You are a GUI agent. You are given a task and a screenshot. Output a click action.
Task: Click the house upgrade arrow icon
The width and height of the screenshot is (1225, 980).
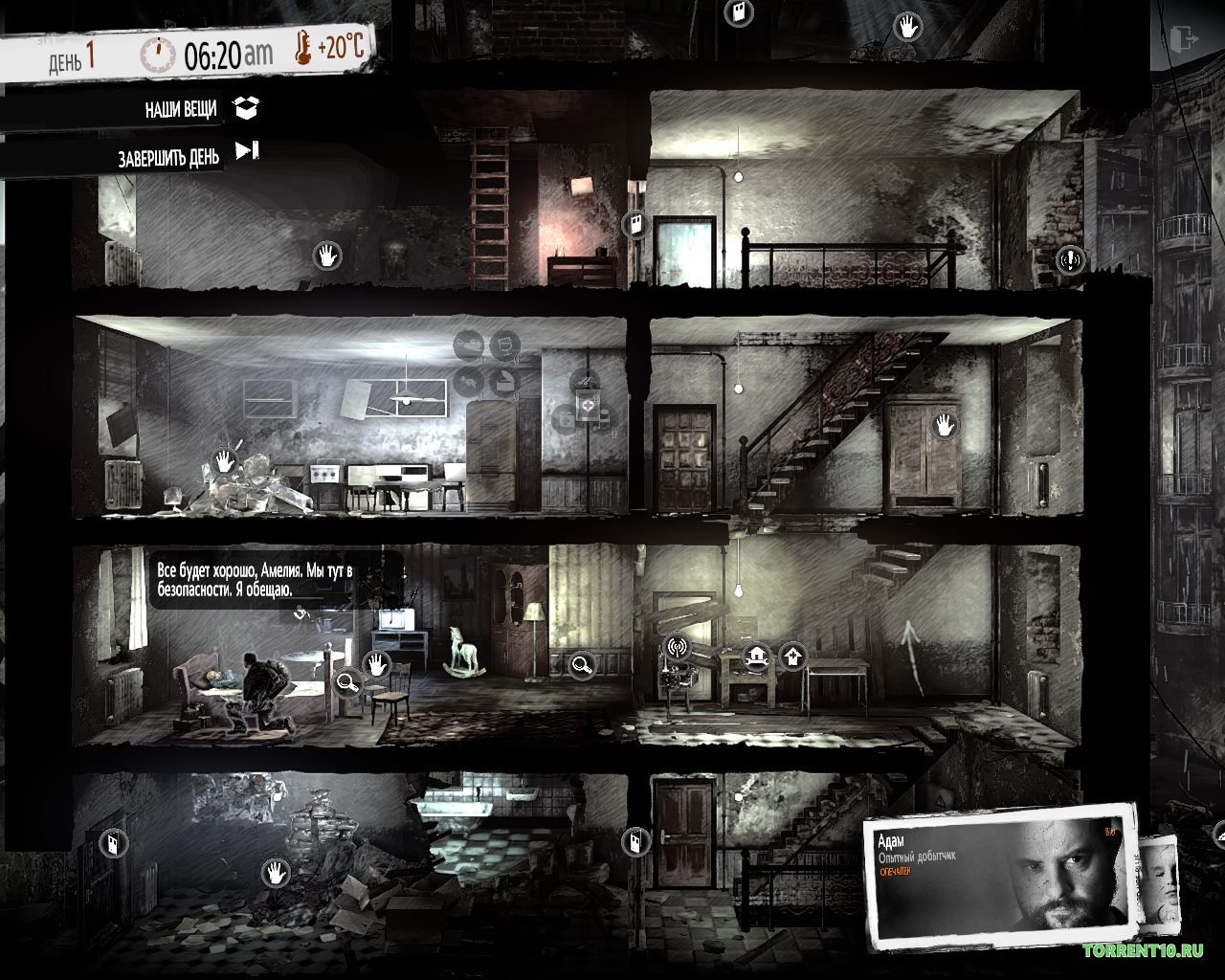[x=792, y=657]
